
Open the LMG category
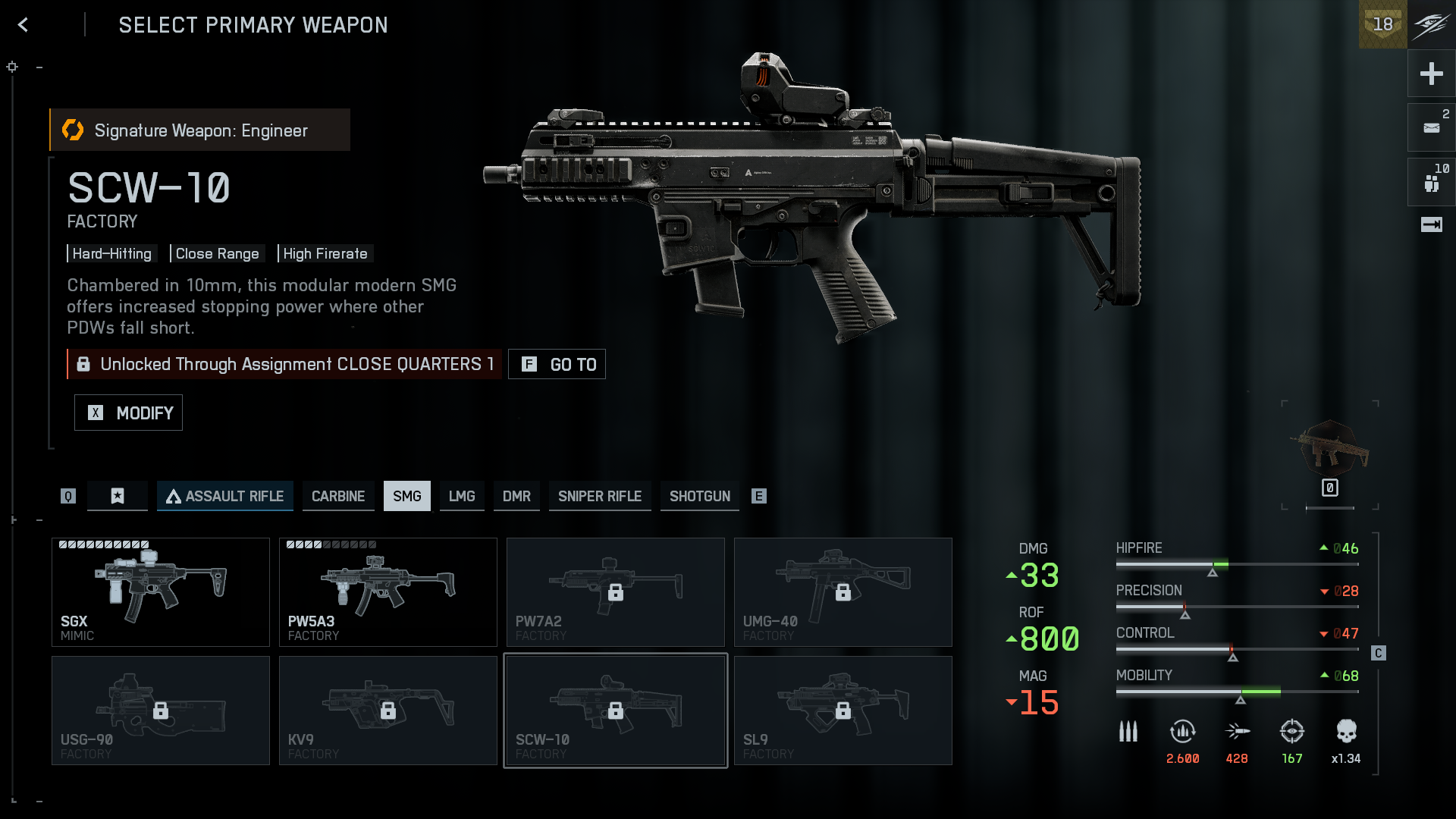coord(462,496)
